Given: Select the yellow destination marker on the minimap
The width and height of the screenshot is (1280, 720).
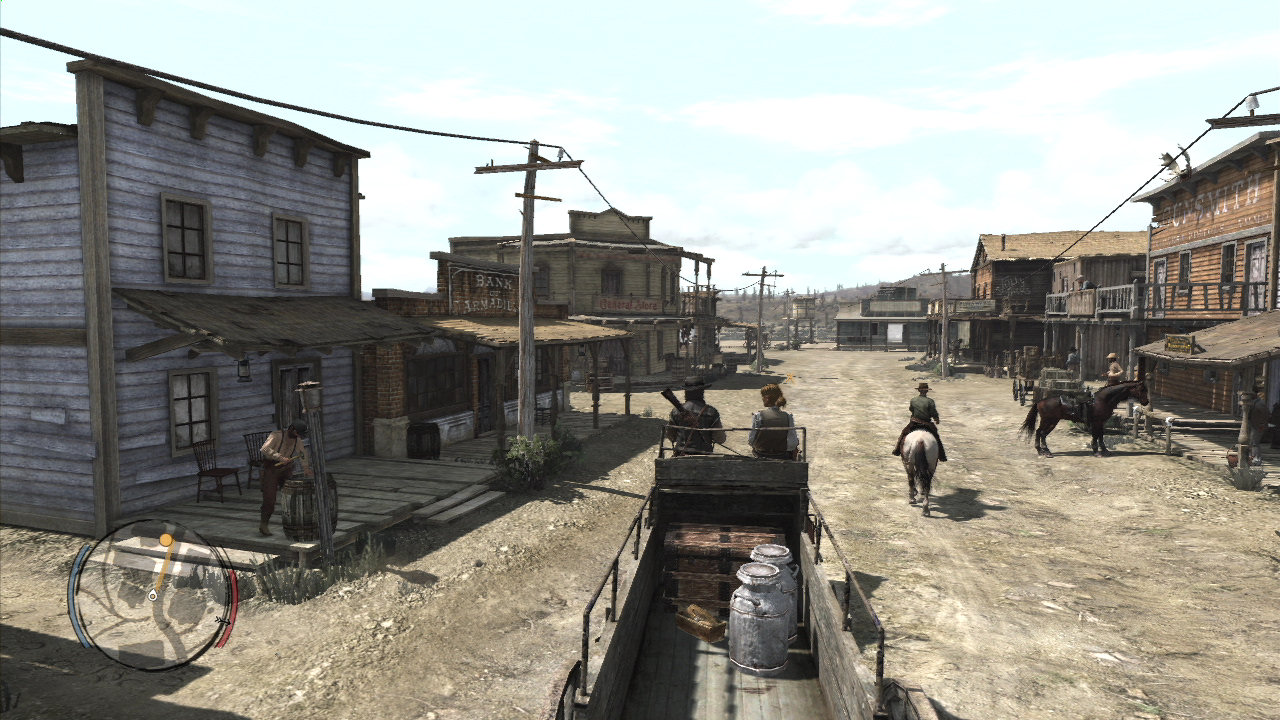Looking at the screenshot, I should (x=167, y=541).
